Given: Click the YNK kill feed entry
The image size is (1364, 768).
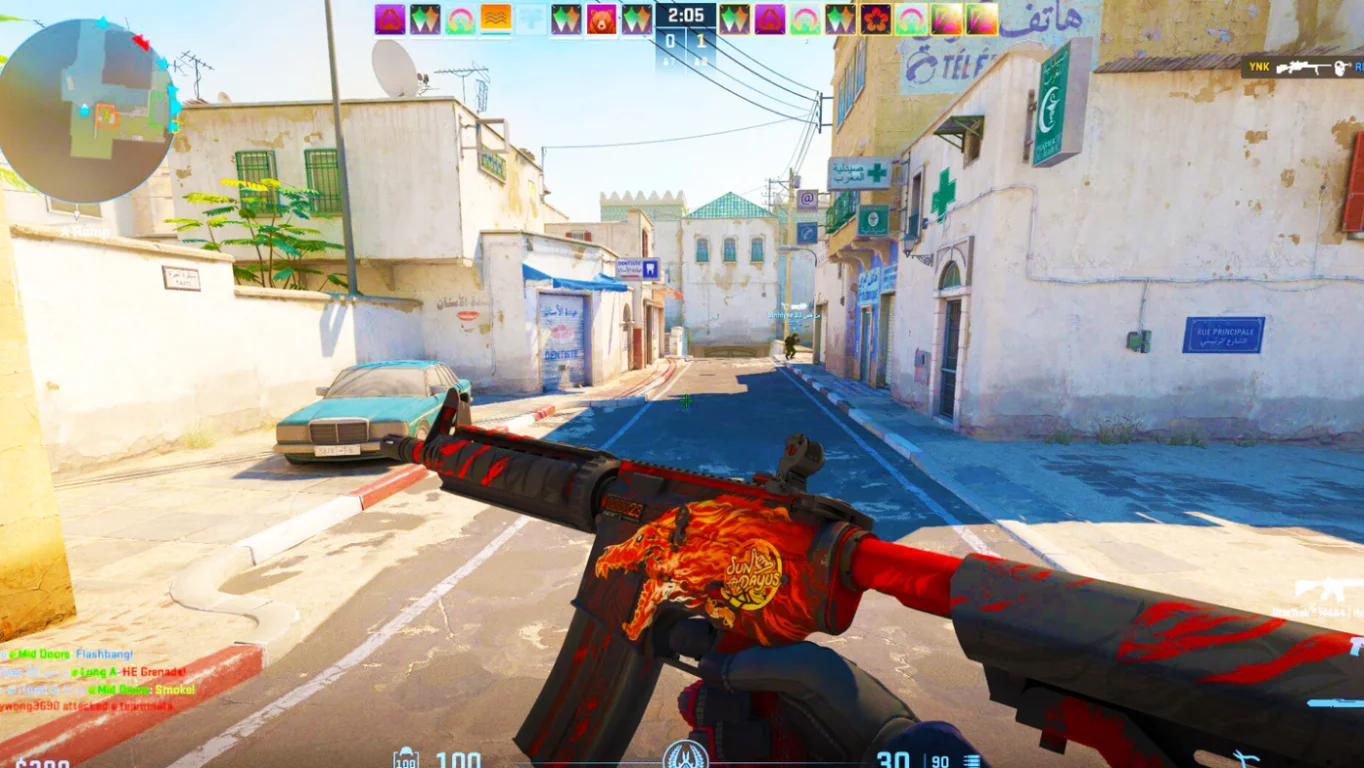Looking at the screenshot, I should tap(1302, 67).
